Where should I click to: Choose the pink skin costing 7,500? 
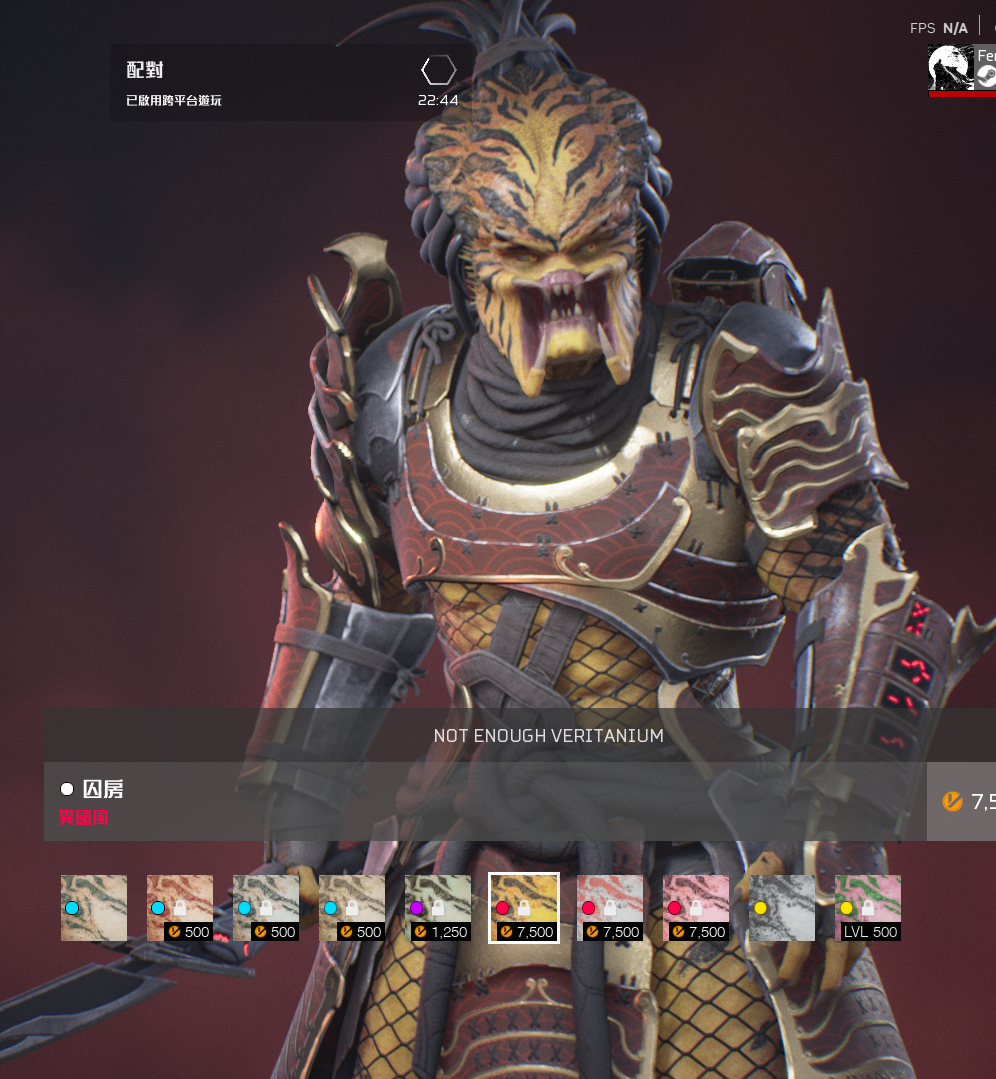pyautogui.click(x=696, y=908)
